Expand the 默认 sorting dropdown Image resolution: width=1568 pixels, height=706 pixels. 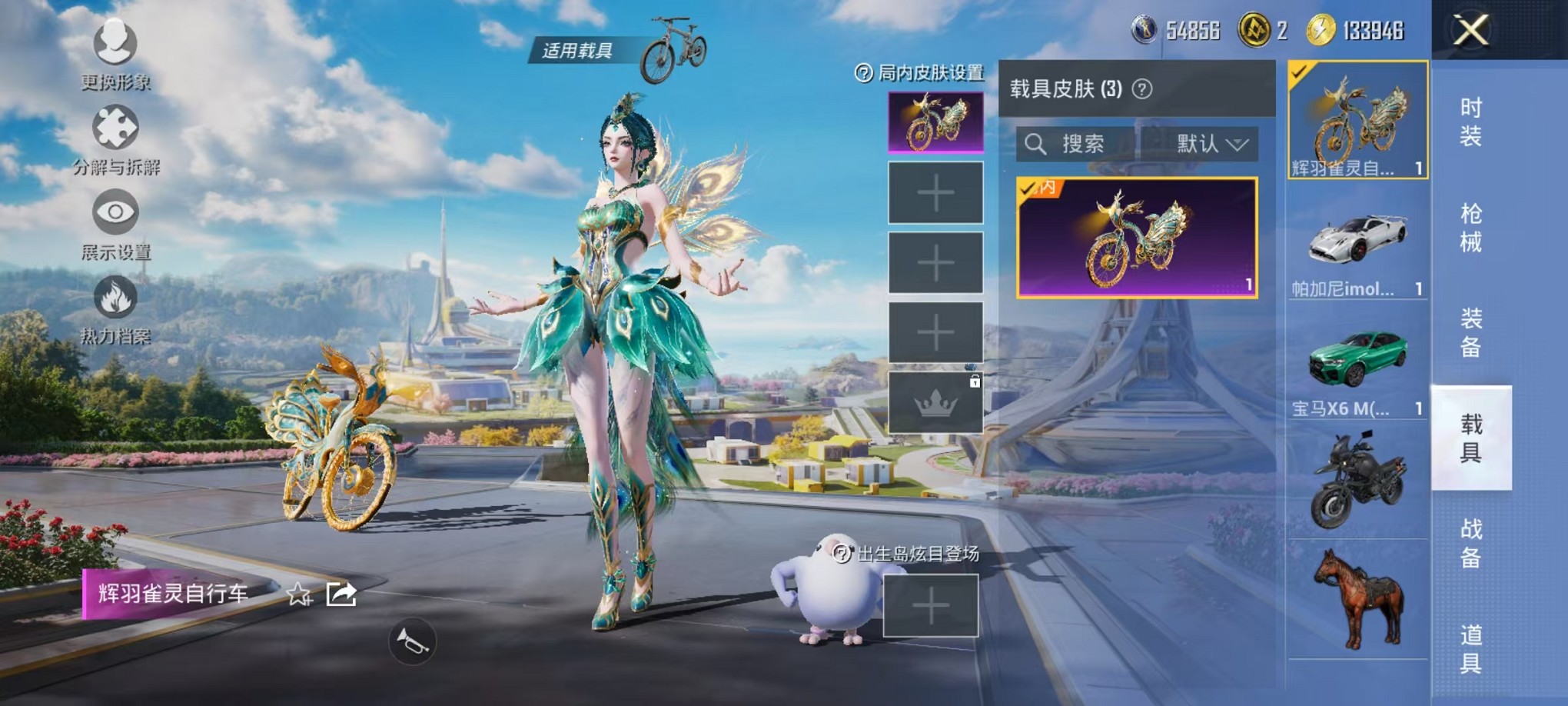[1209, 145]
